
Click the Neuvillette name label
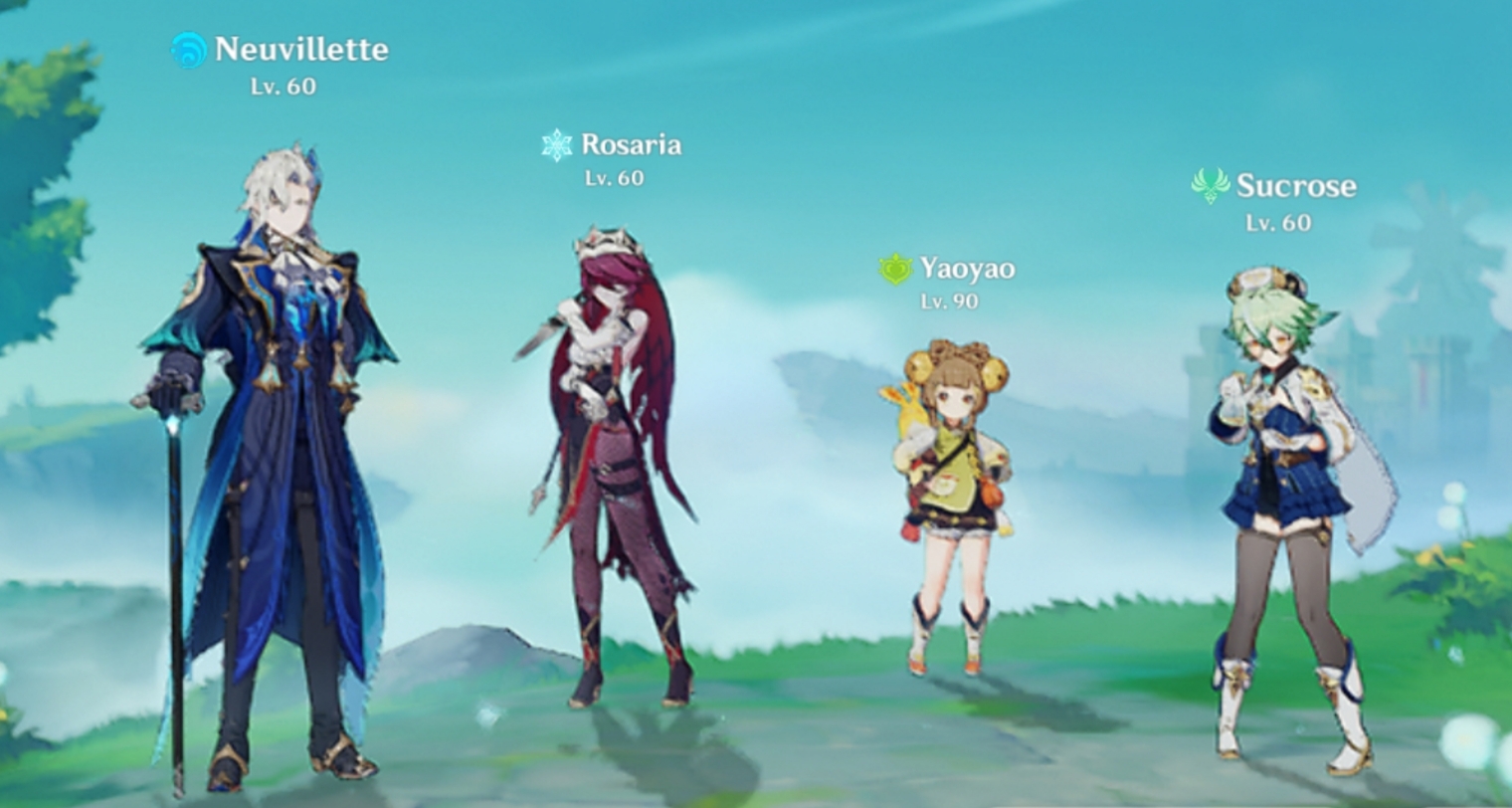(298, 49)
